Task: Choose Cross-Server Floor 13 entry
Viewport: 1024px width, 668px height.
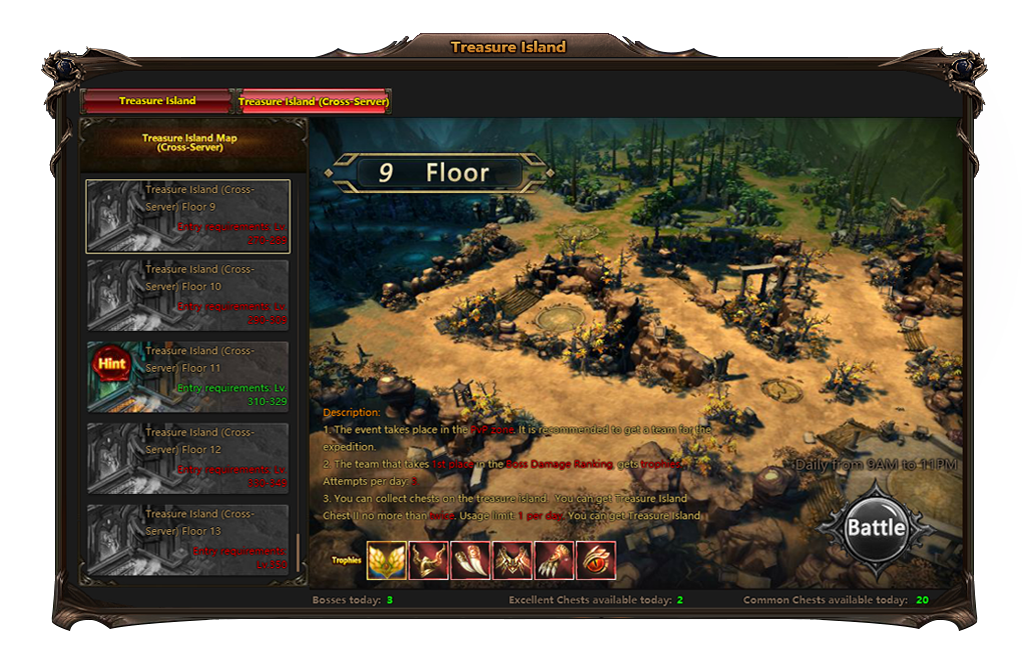Action: tap(188, 540)
